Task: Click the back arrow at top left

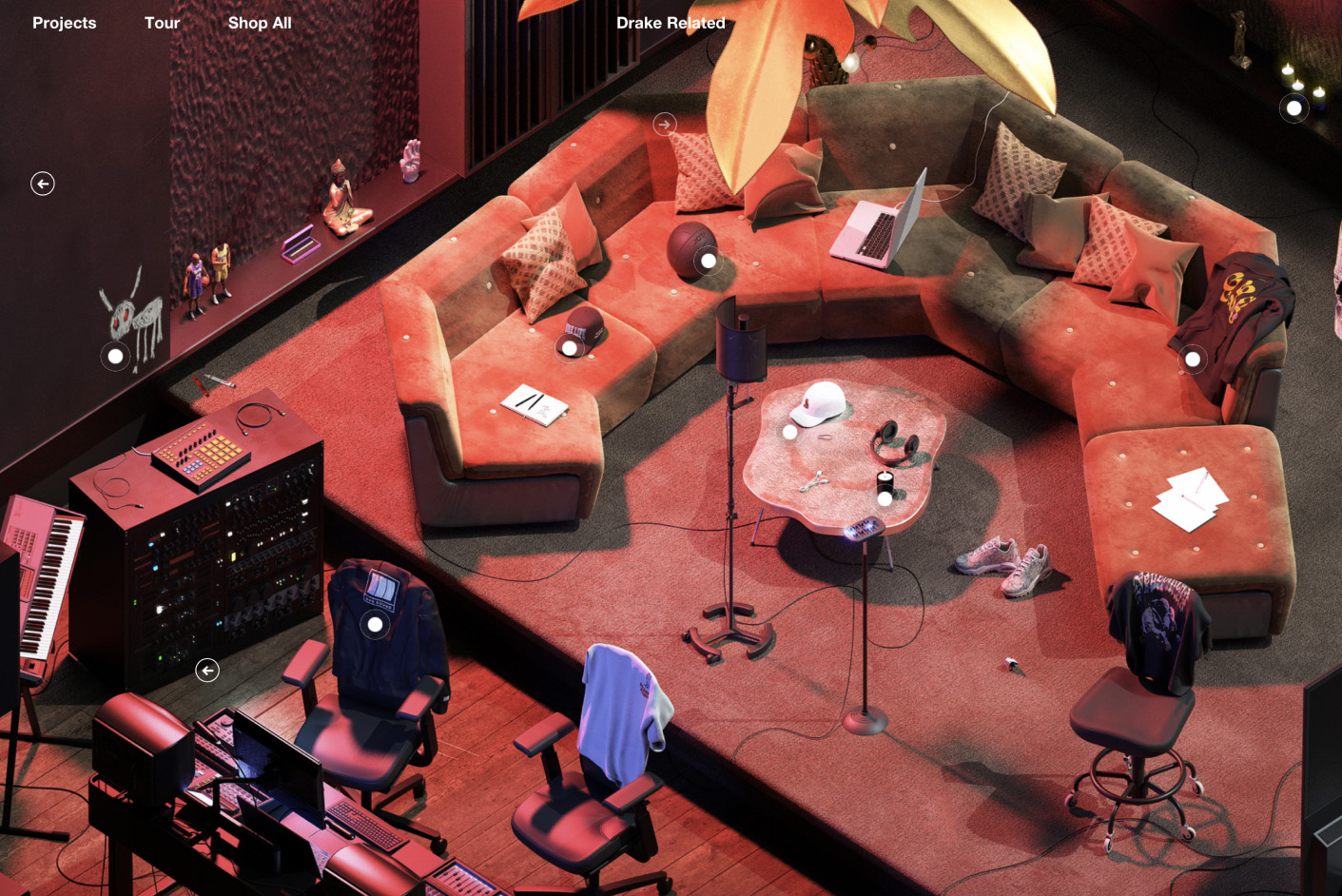Action: click(42, 183)
